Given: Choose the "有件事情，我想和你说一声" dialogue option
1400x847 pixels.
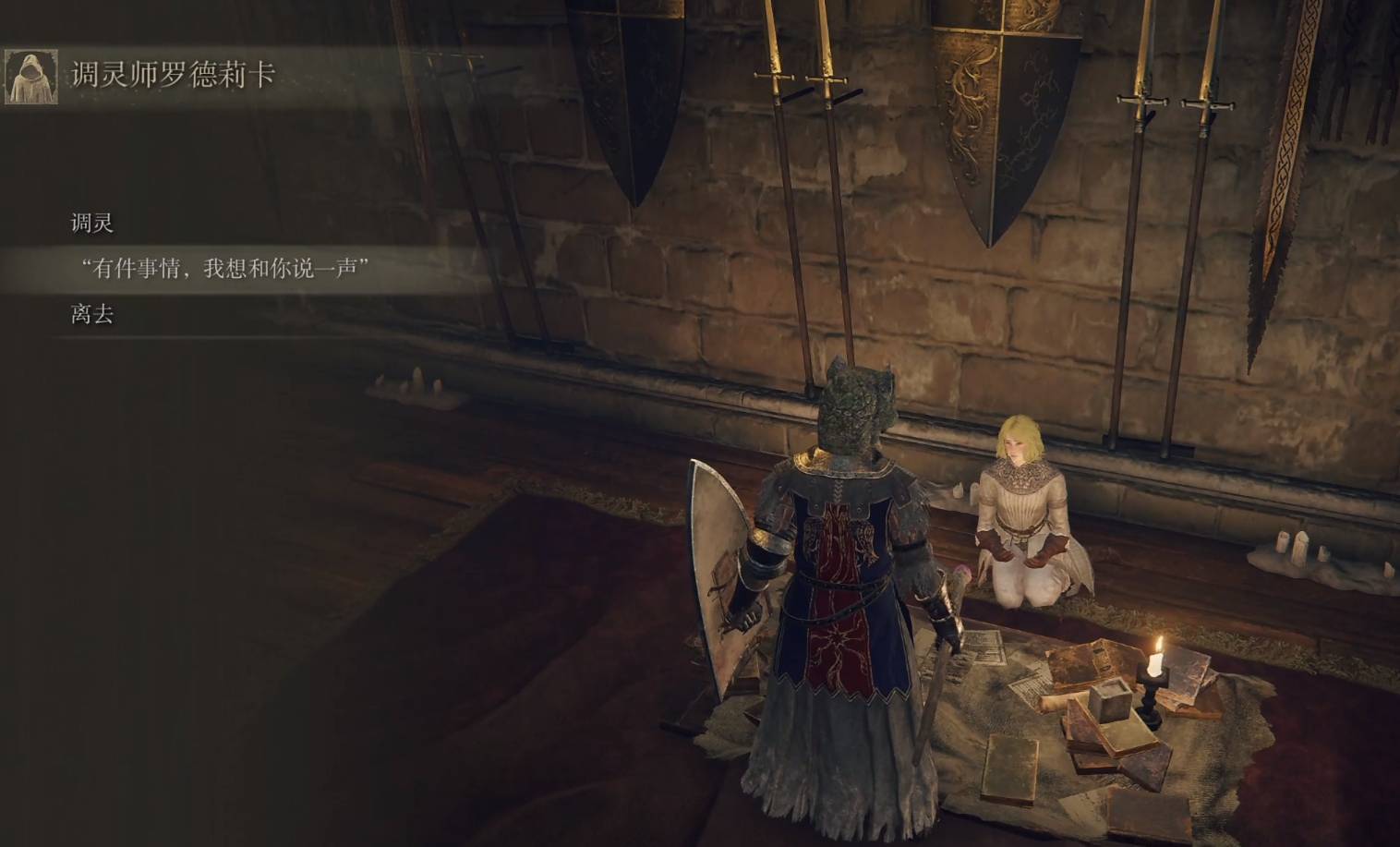Looking at the screenshot, I should 225,269.
